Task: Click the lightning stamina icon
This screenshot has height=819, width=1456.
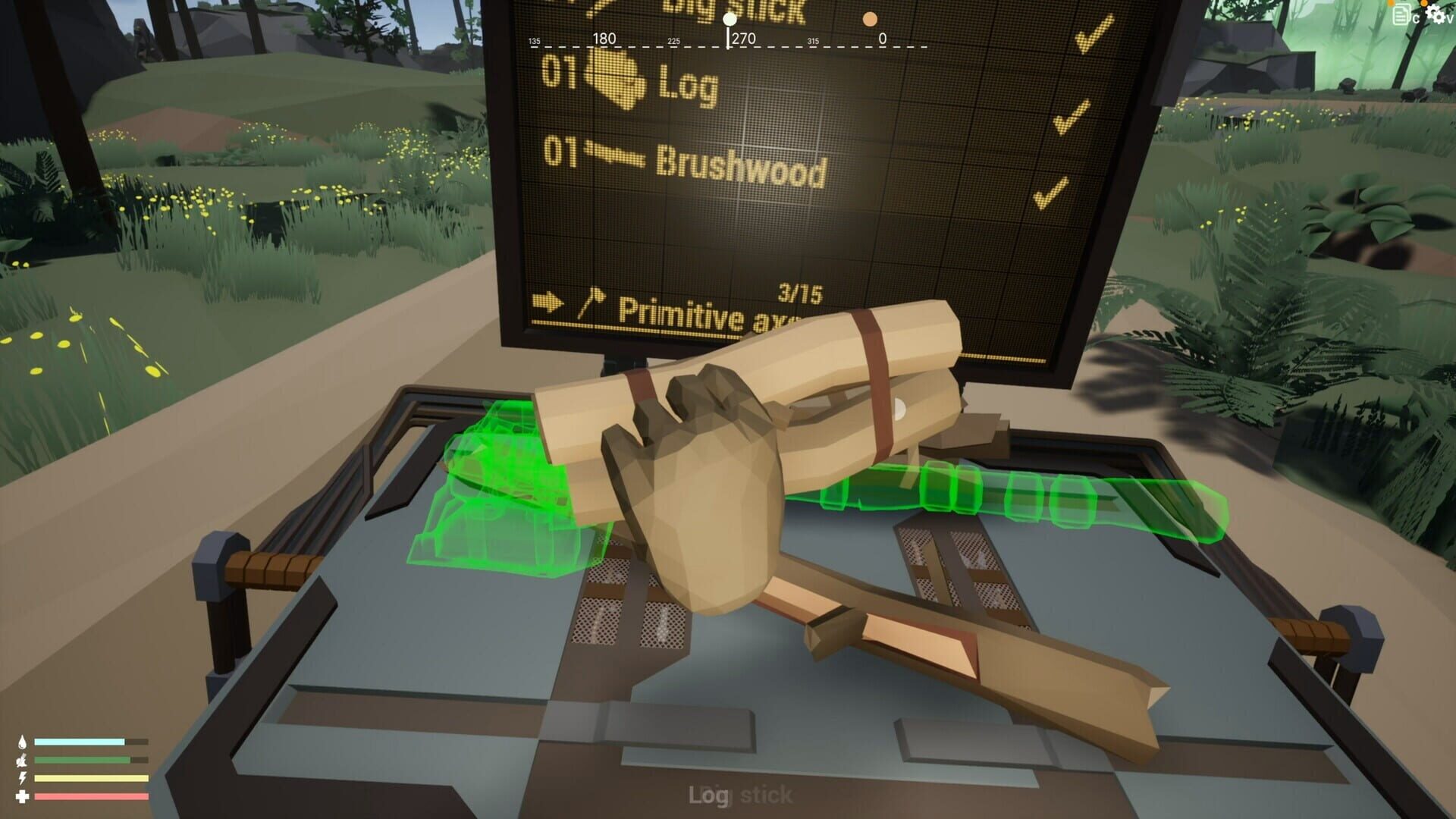Action: (21, 777)
